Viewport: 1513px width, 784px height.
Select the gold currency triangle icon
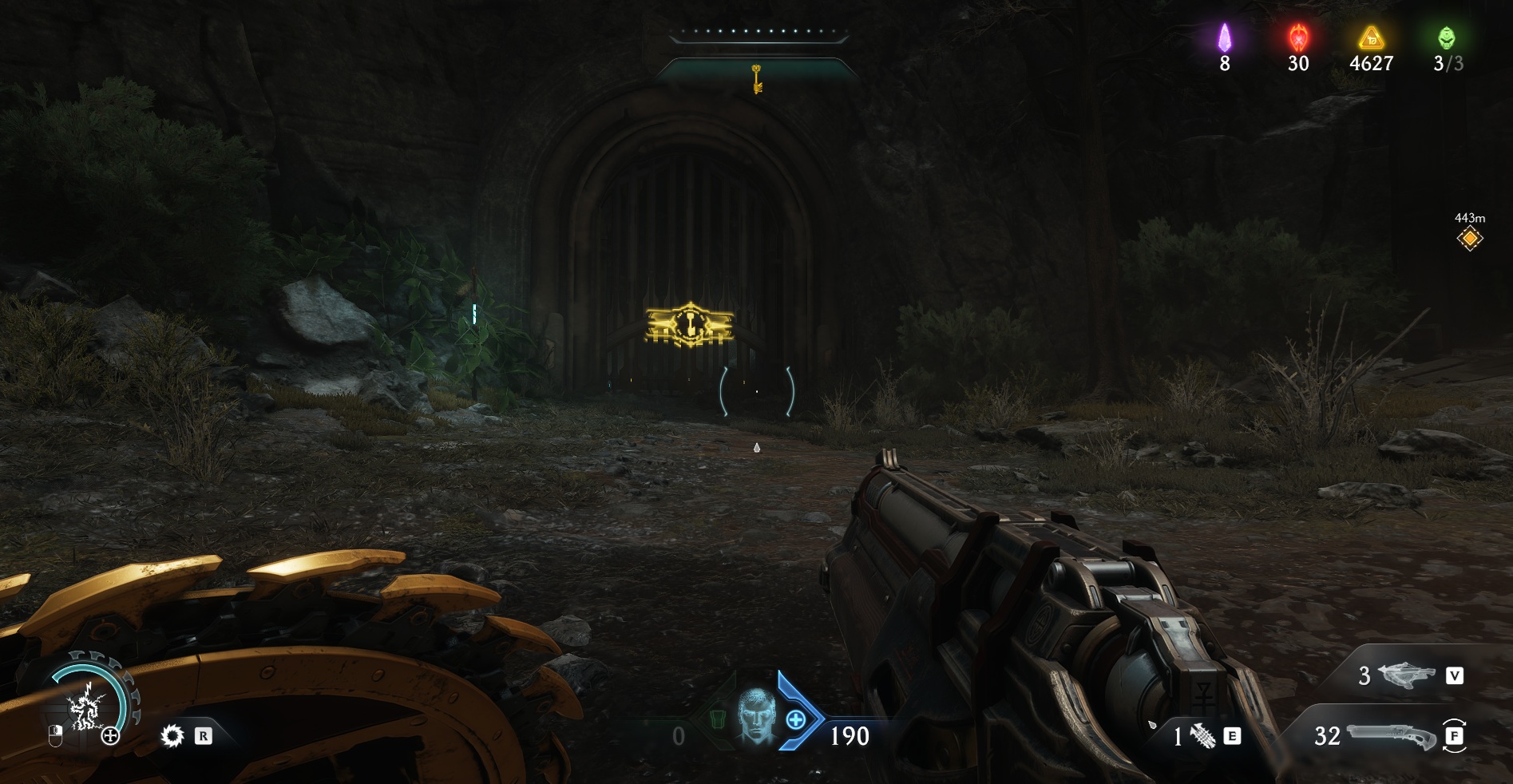click(x=1371, y=38)
